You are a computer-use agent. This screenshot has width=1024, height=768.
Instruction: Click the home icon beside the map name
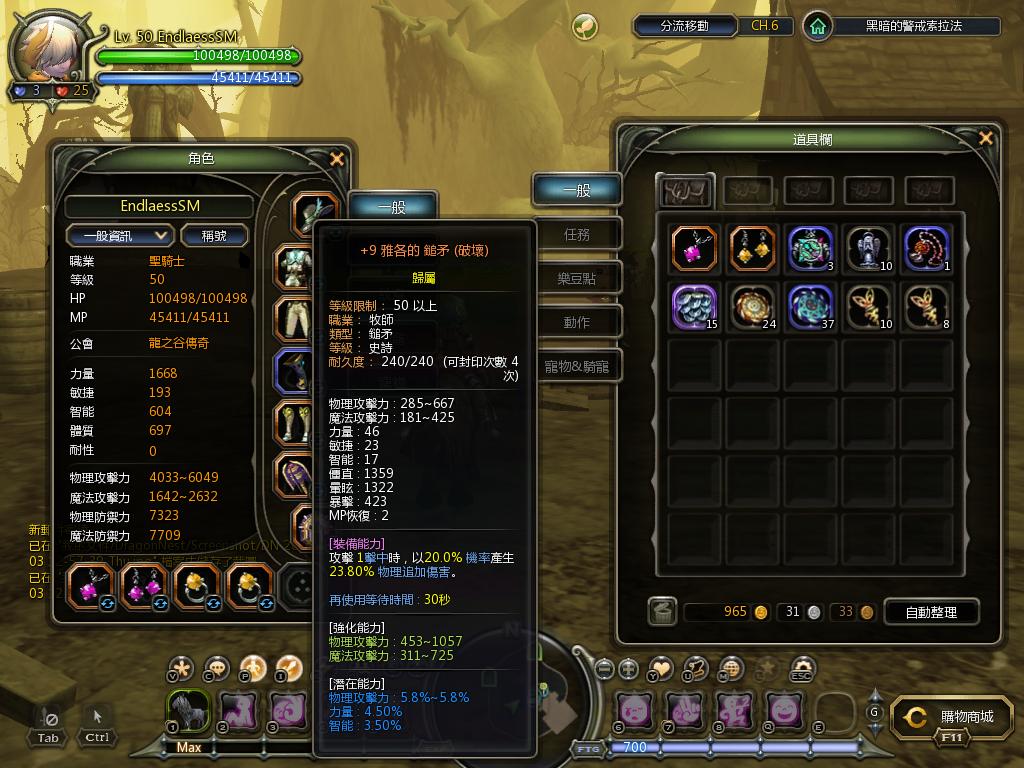click(x=818, y=26)
